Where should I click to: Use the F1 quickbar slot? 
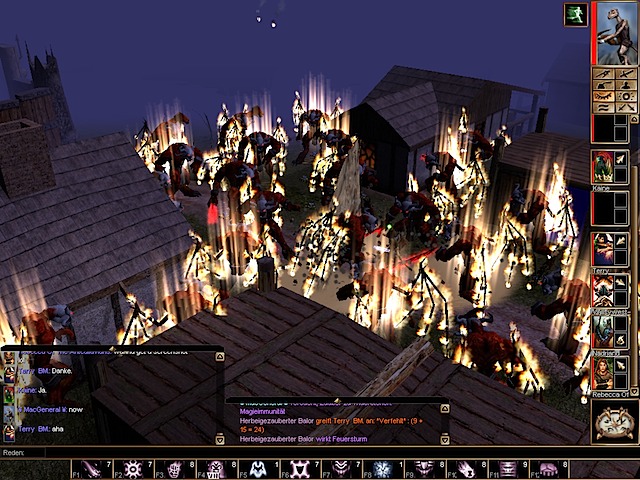pyautogui.click(x=90, y=468)
